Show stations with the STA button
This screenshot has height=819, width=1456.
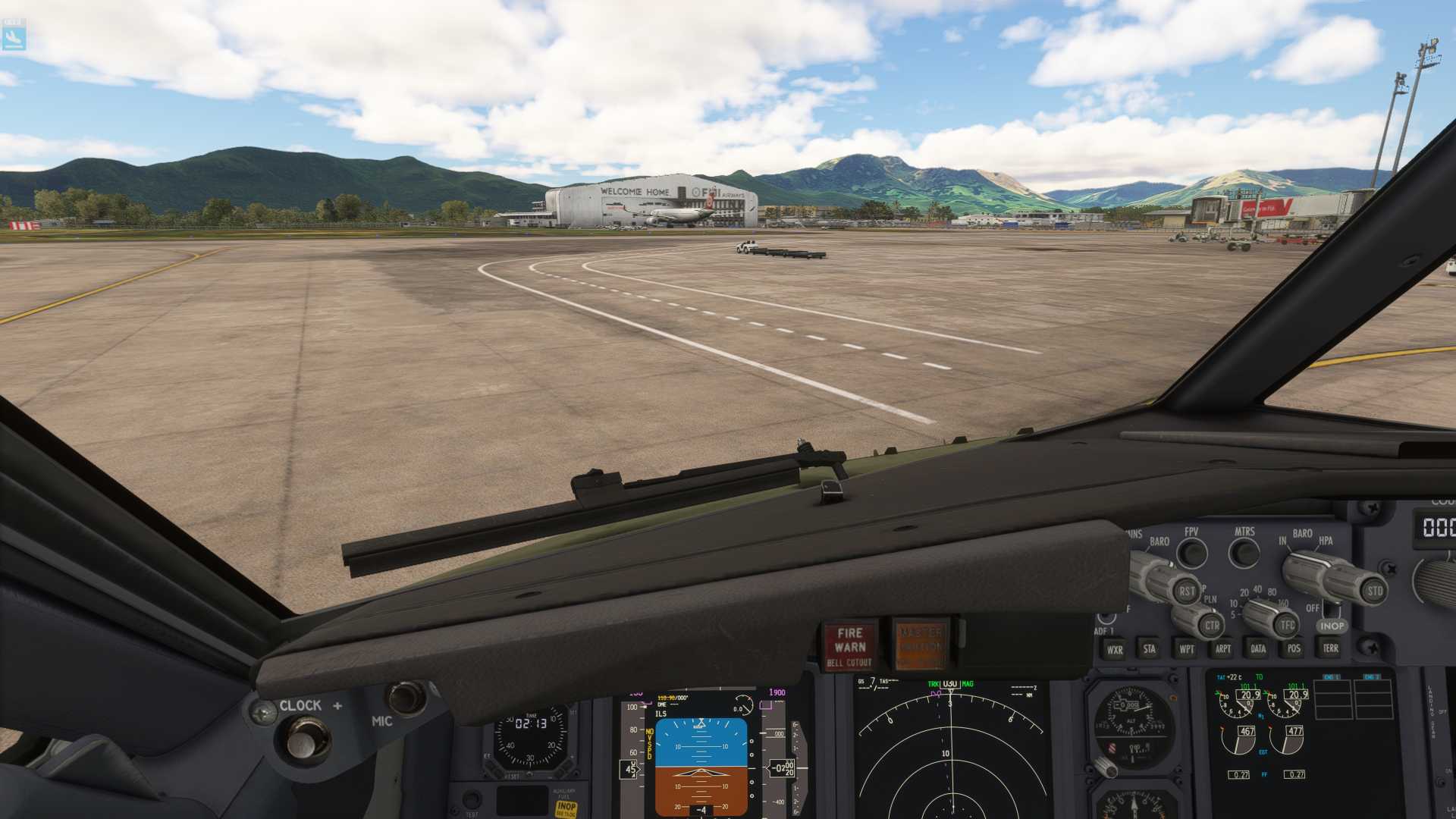coord(1150,648)
